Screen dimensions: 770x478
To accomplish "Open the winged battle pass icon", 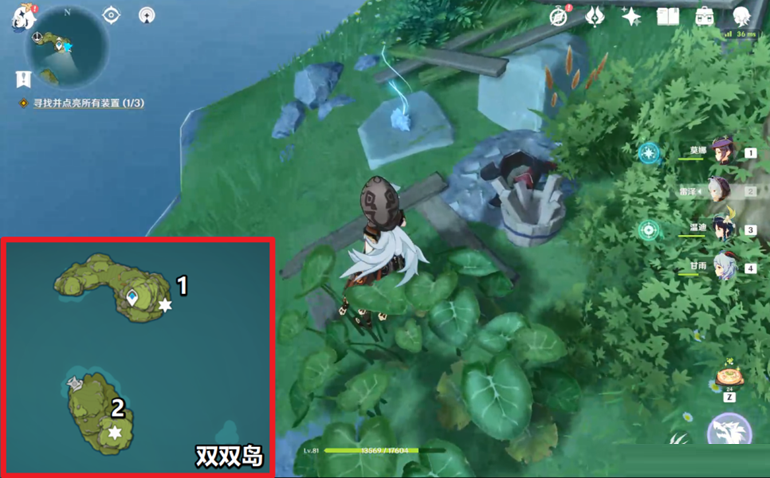I will click(595, 16).
